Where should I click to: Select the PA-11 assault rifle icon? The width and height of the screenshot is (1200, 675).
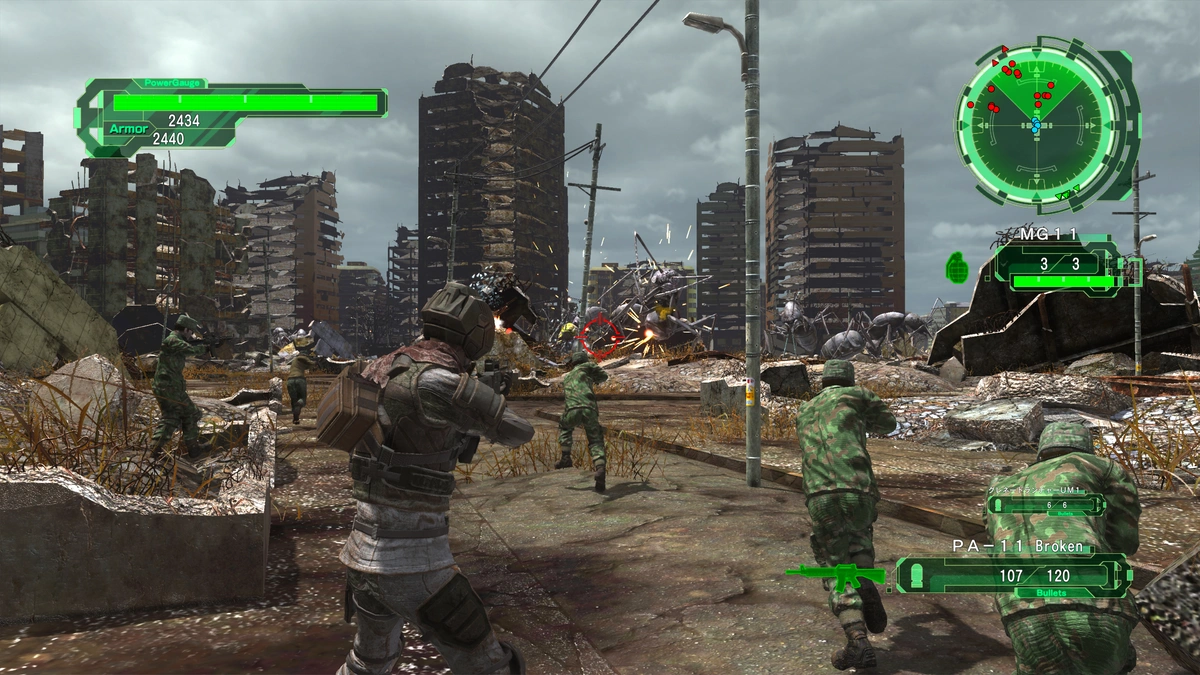pyautogui.click(x=834, y=576)
